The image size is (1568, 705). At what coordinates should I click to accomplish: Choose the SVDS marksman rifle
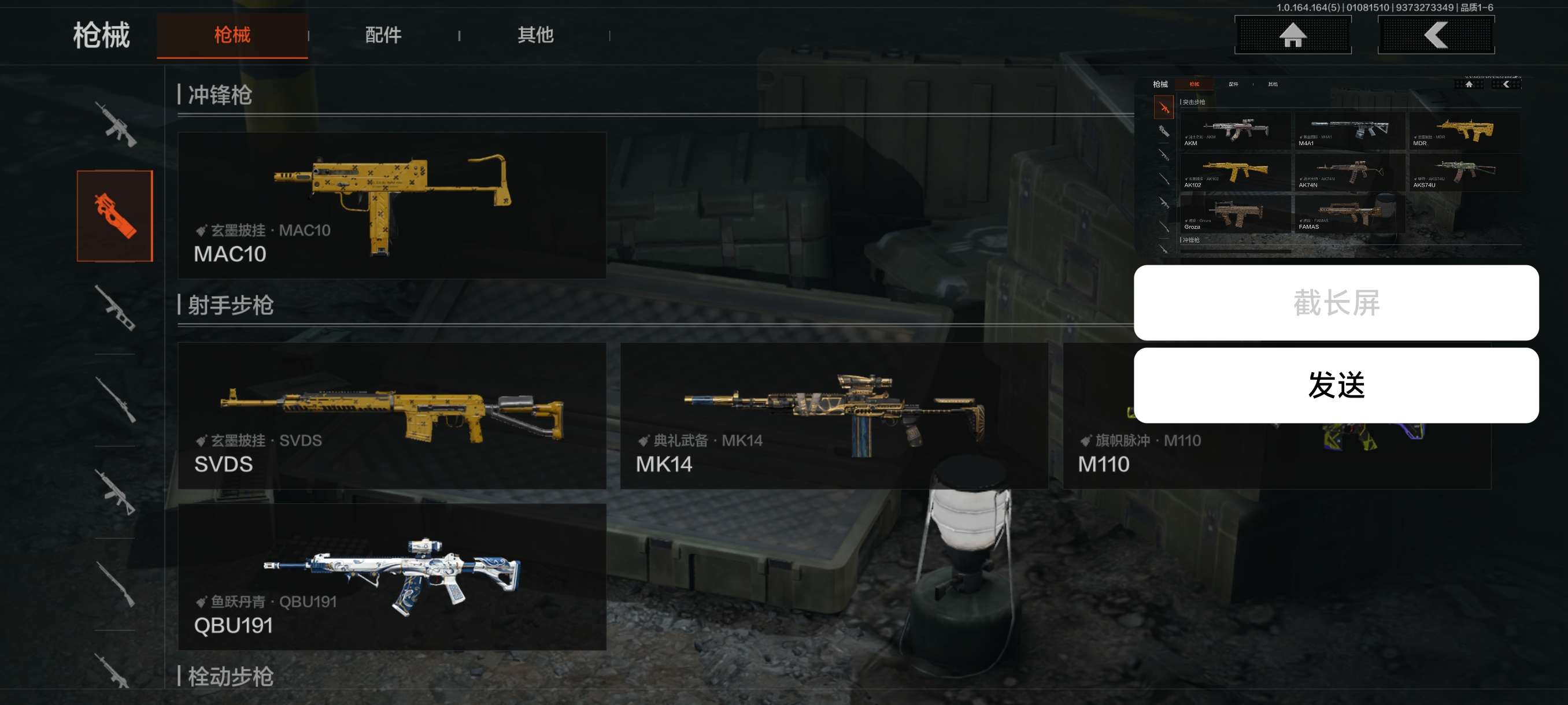(391, 415)
